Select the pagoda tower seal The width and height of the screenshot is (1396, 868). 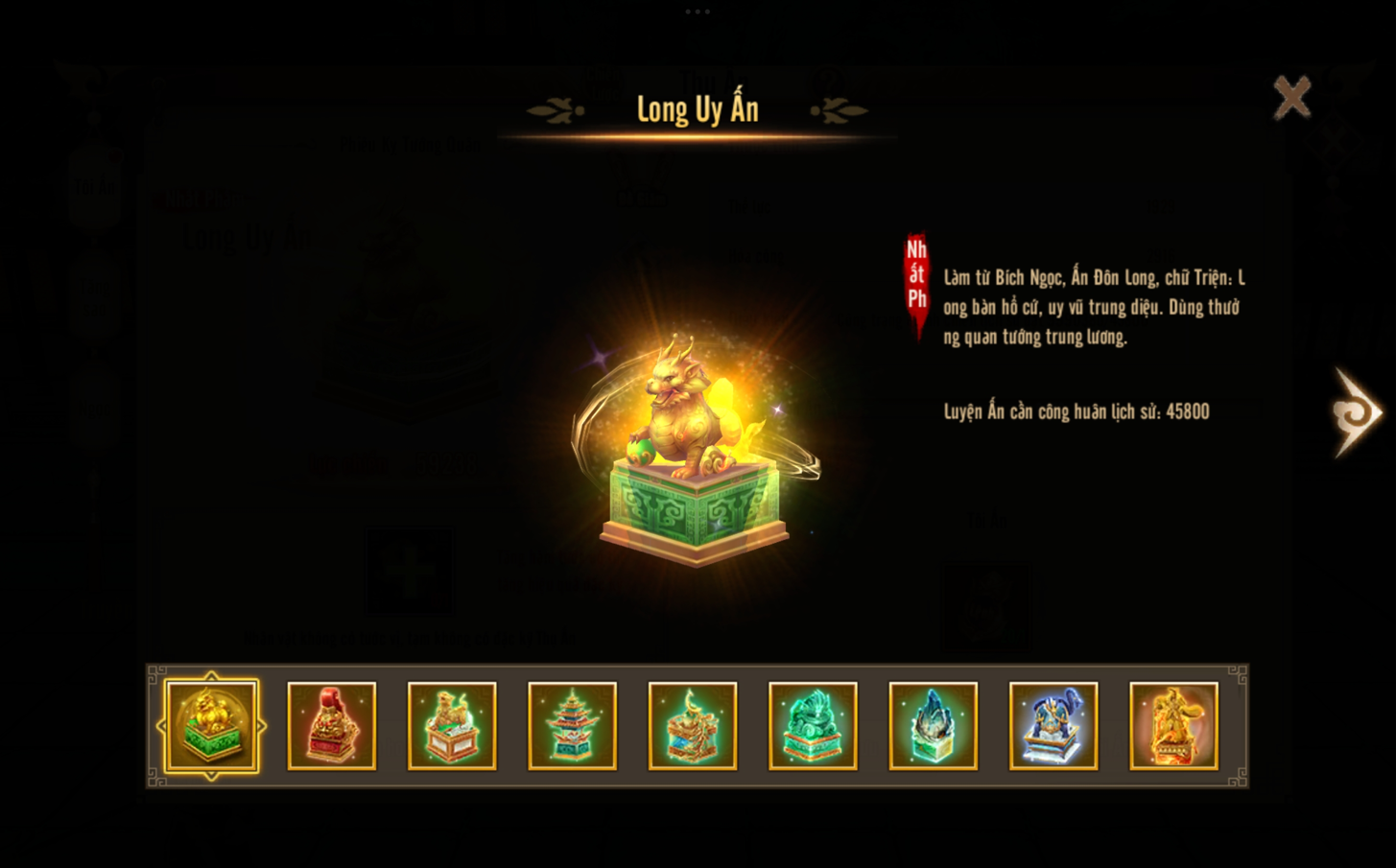(573, 726)
